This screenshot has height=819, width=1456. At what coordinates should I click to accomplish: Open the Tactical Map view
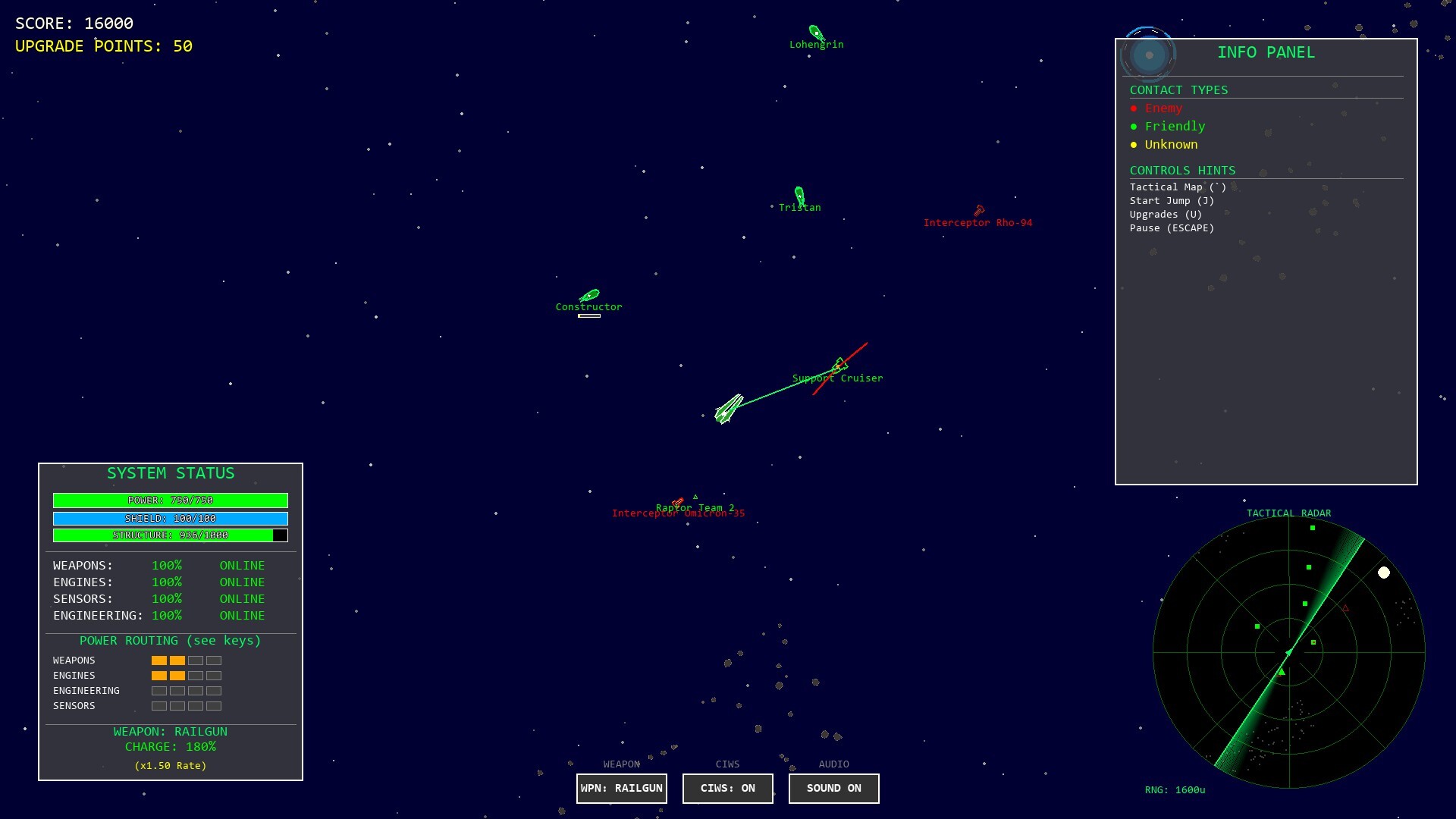pyautogui.click(x=1176, y=187)
